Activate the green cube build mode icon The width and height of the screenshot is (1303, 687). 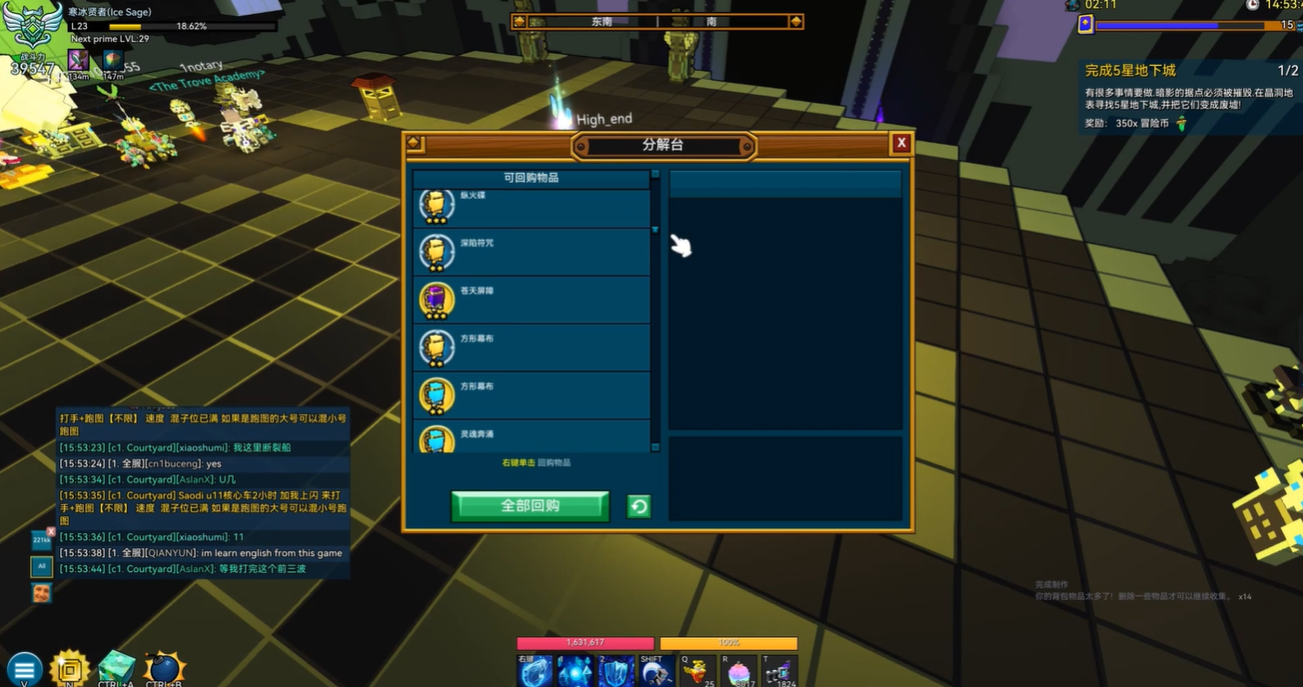coord(116,668)
